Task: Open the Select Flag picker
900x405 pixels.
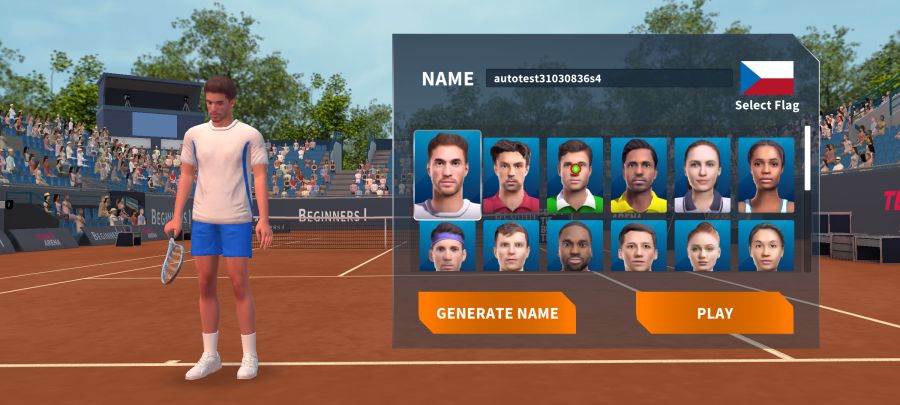Action: tap(767, 85)
